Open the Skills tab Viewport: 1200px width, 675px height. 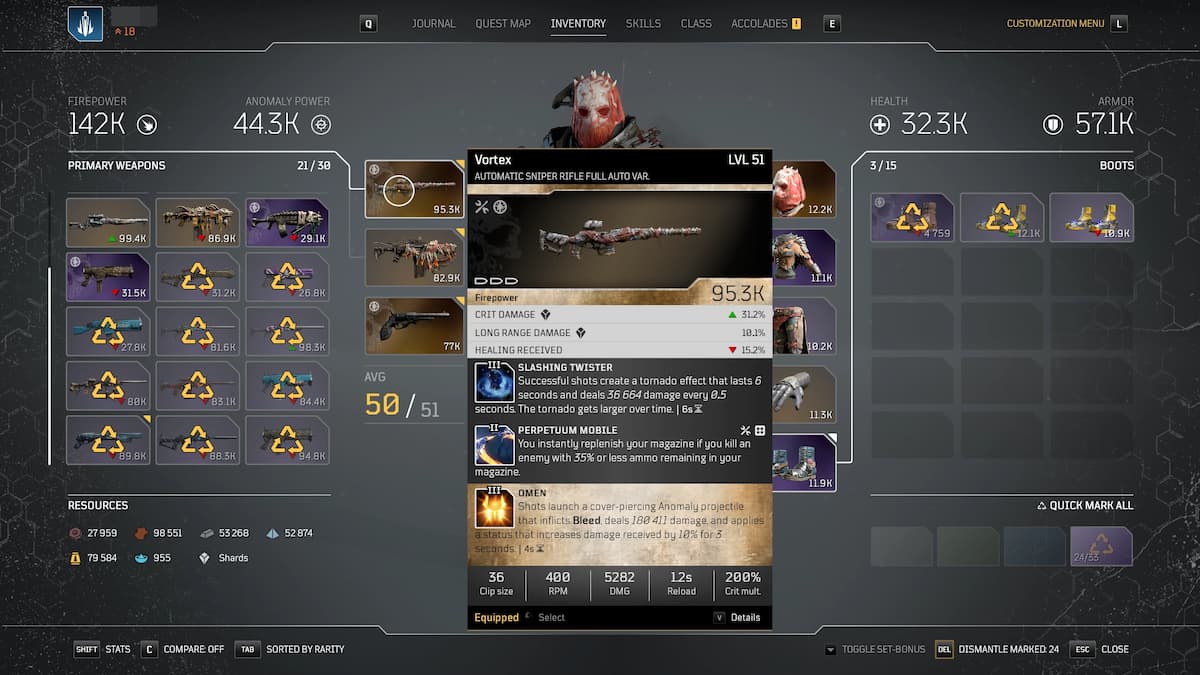[643, 23]
